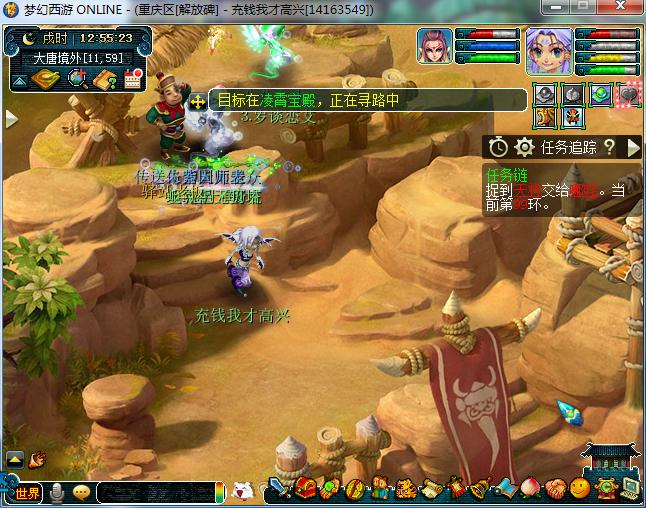The width and height of the screenshot is (646, 508).
Task: Open the calendar icon with the red dot
Action: (132, 80)
